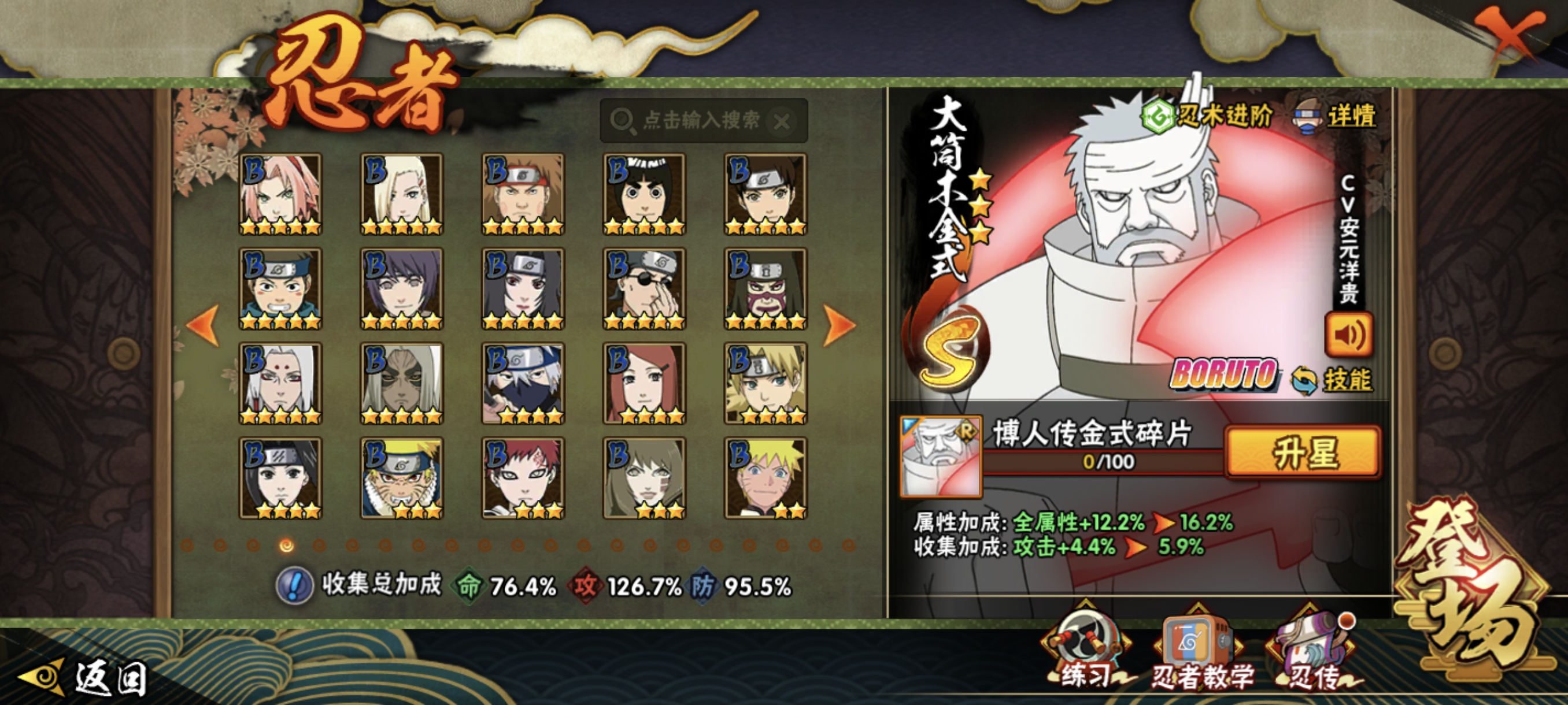Screen dimensions: 1568x705
Task: Play the character voice sample
Action: pyautogui.click(x=1348, y=335)
